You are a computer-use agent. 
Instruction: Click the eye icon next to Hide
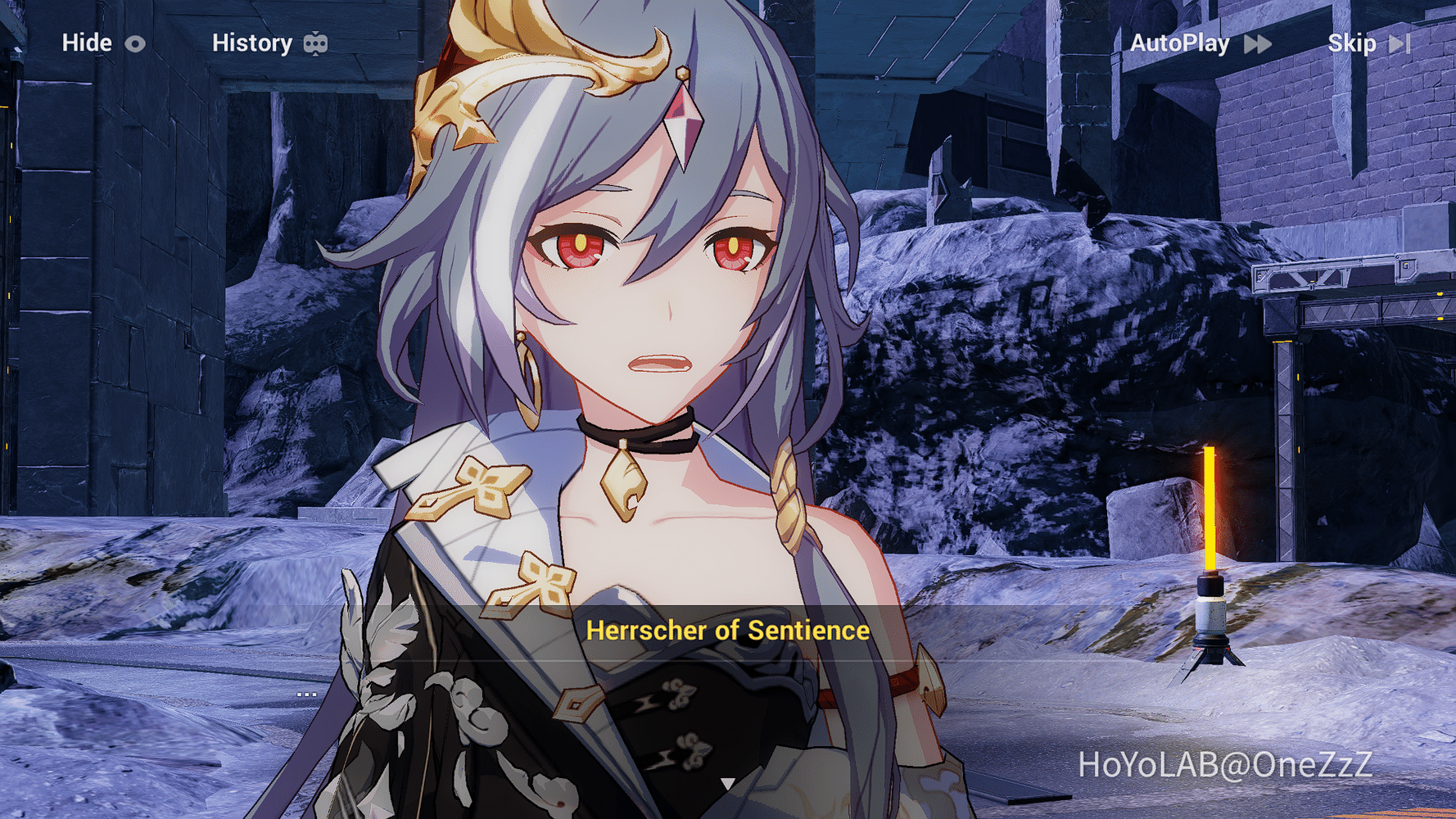tap(136, 43)
